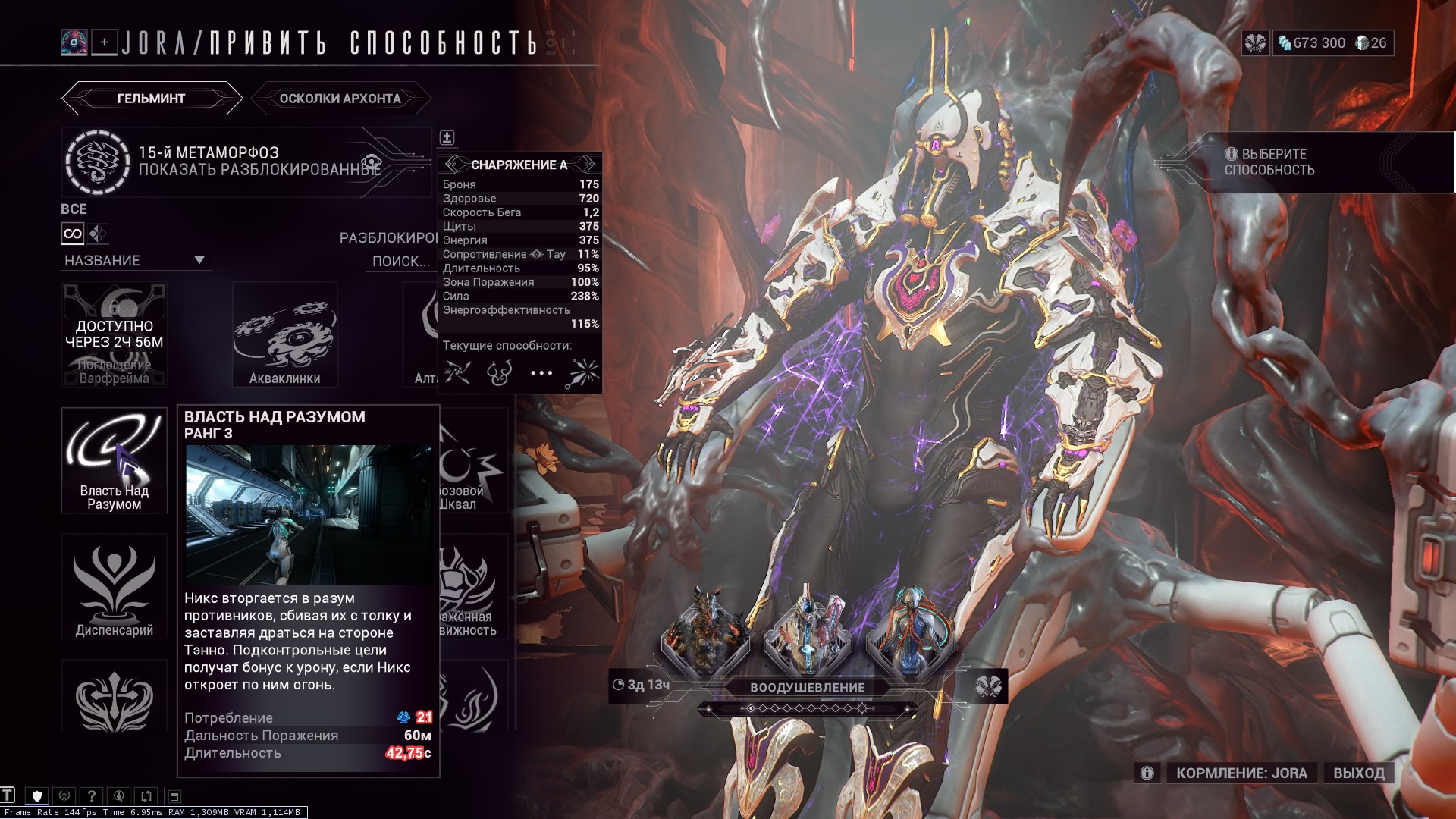Click the player avatar icon
Screen dimensions: 1456x819
[74, 42]
